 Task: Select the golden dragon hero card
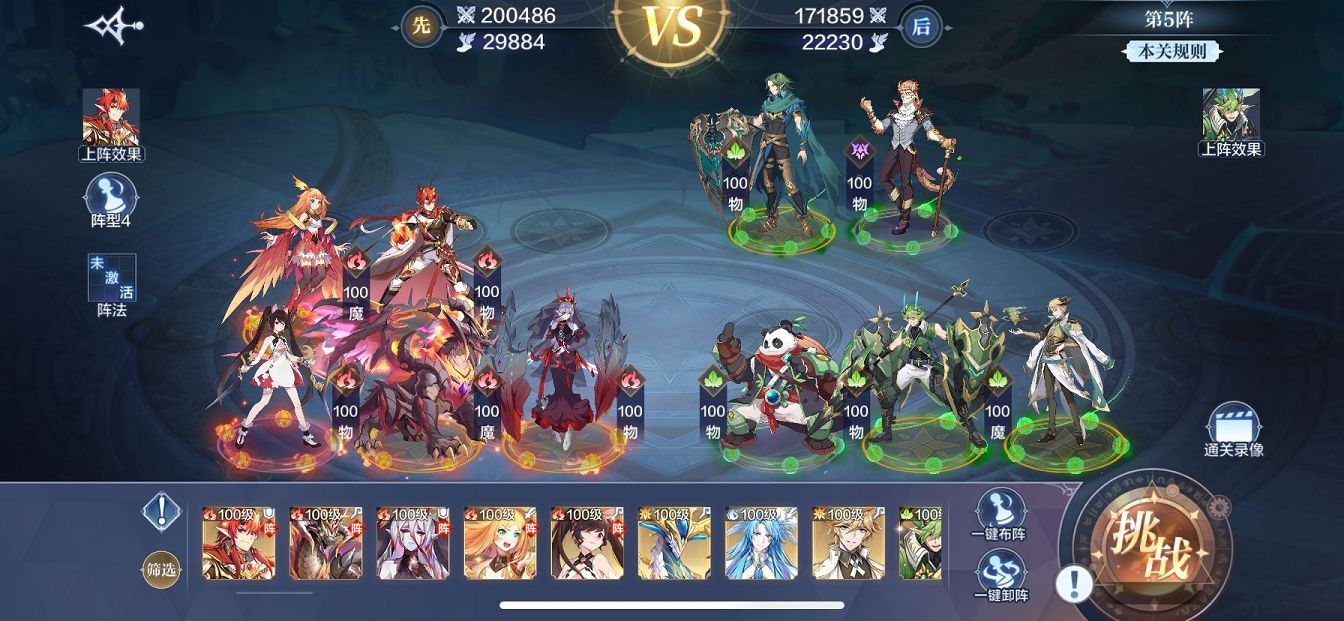674,543
